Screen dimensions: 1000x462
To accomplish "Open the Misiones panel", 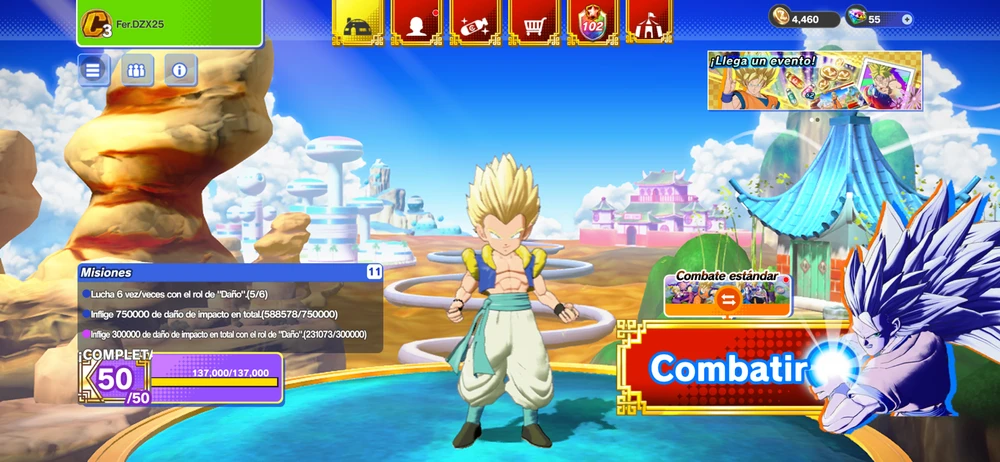I will click(230, 308).
